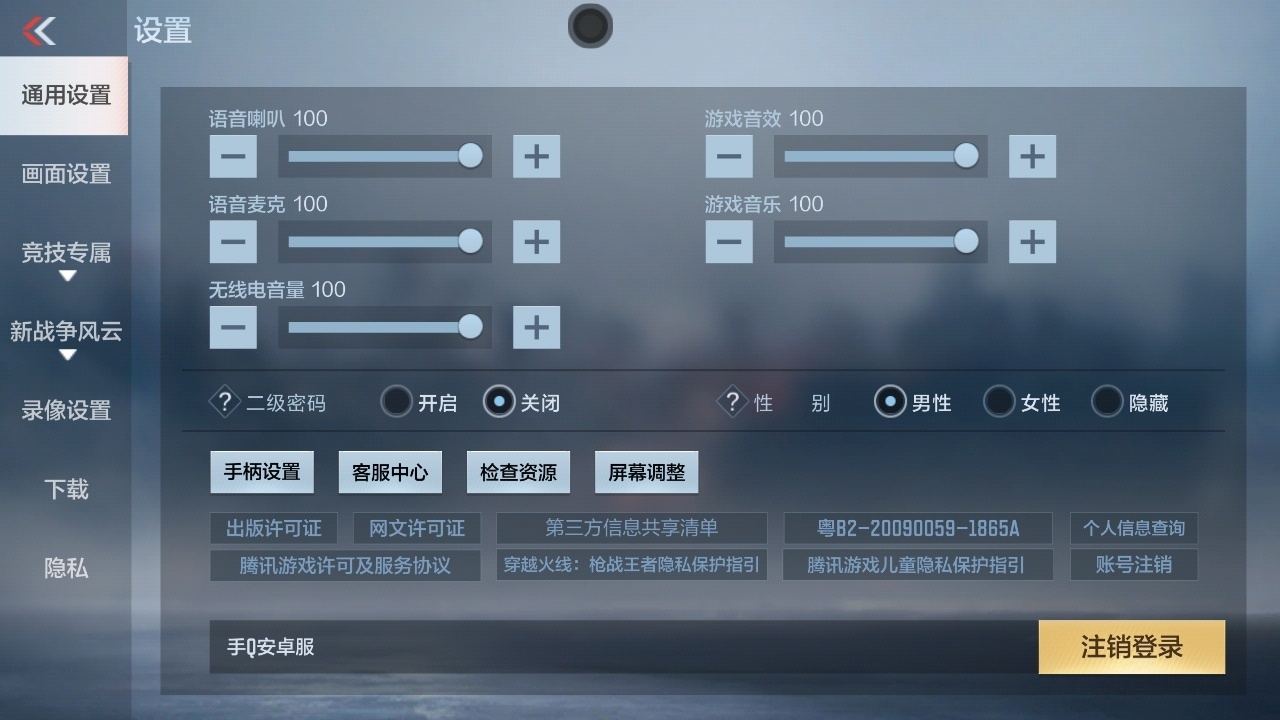Increase 游戏音效 volume with plus button
Viewport: 1280px width, 720px height.
pos(1032,156)
